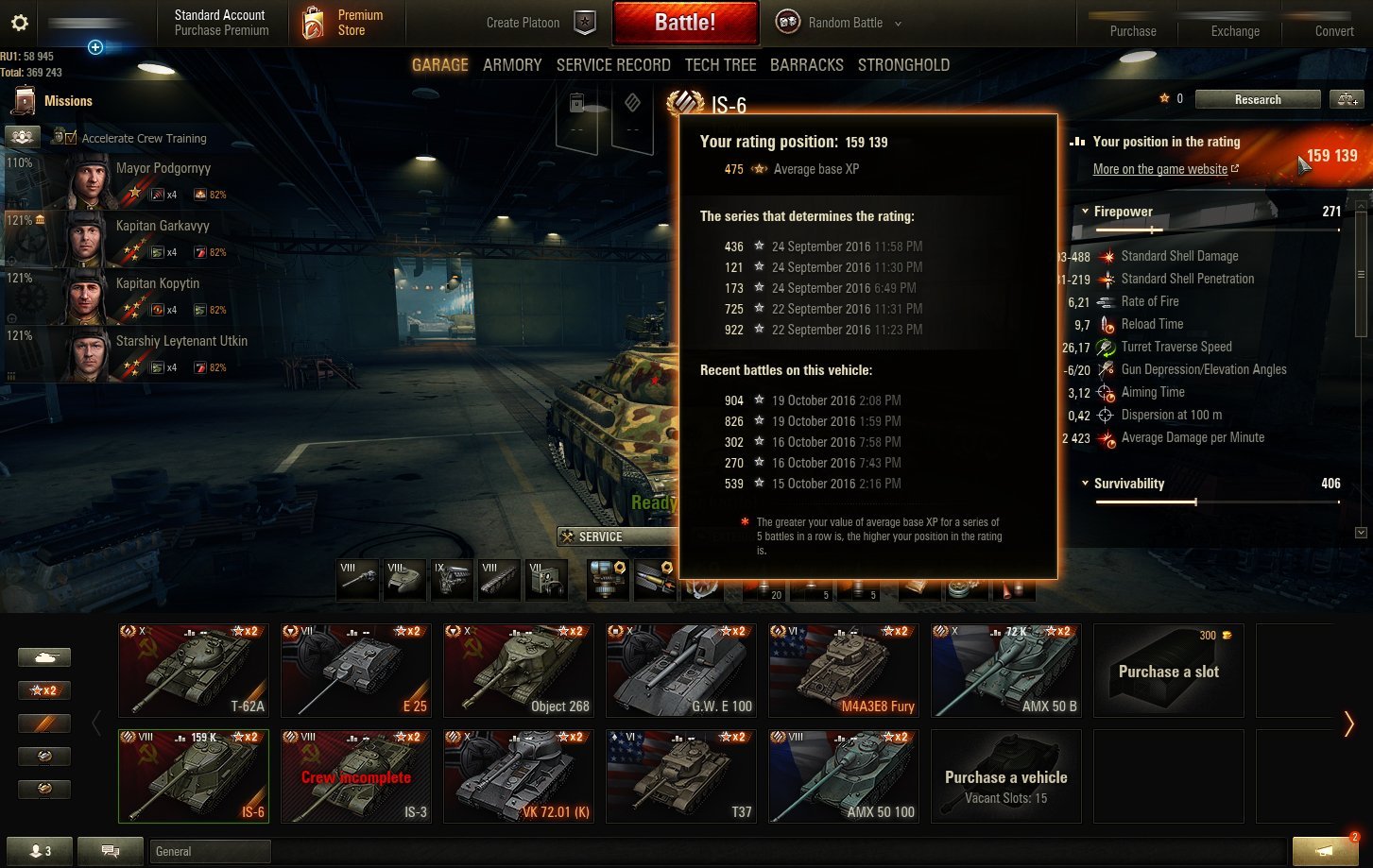Open the Service Record tab

click(x=613, y=65)
